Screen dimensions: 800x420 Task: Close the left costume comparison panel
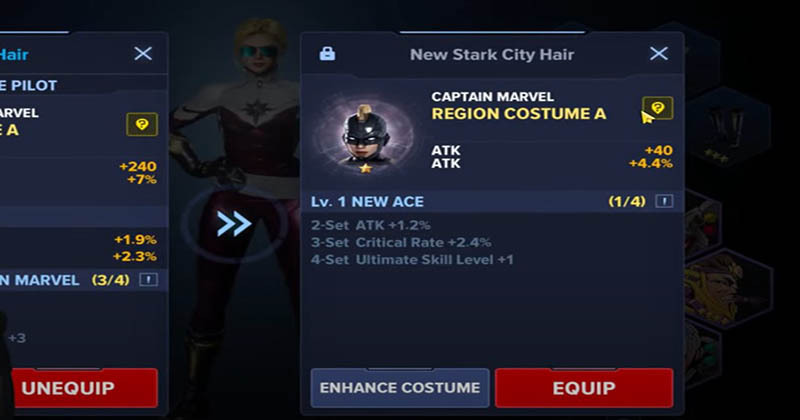click(143, 54)
